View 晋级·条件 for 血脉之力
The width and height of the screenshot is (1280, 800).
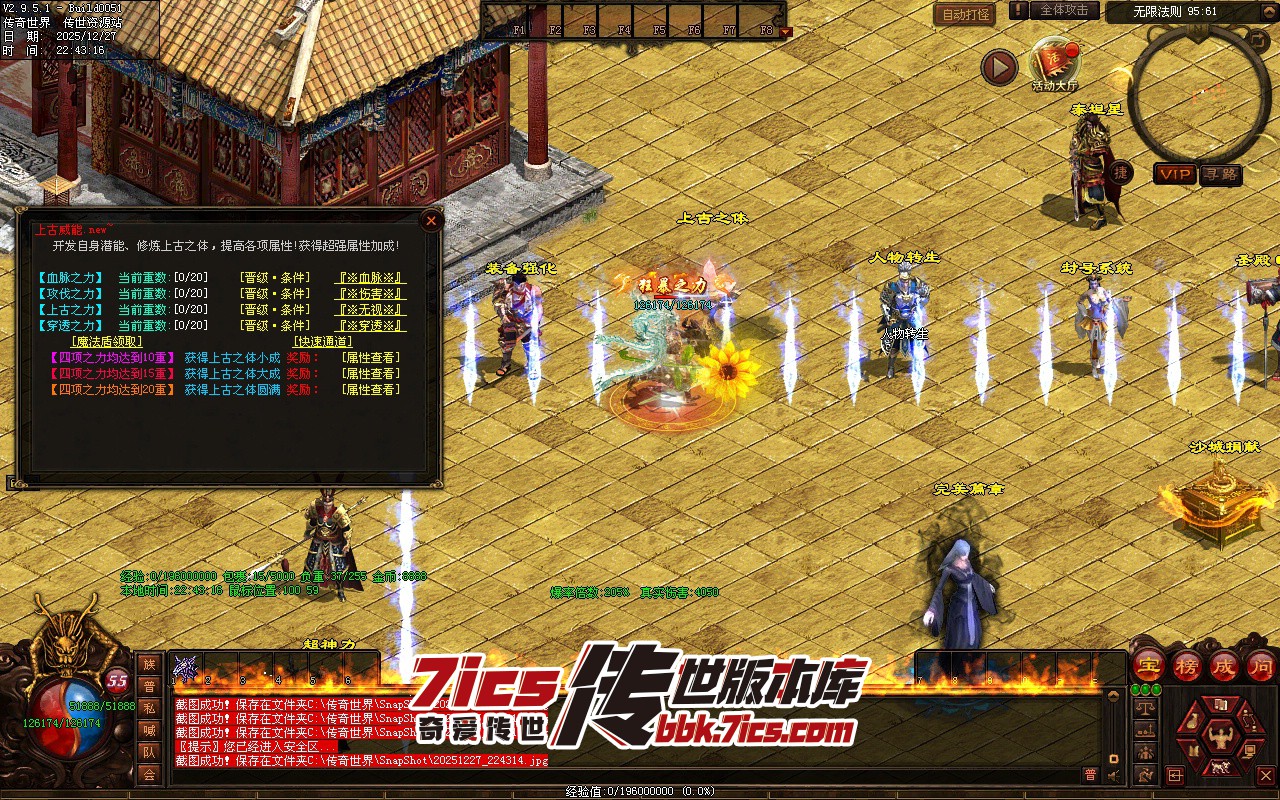[x=275, y=278]
